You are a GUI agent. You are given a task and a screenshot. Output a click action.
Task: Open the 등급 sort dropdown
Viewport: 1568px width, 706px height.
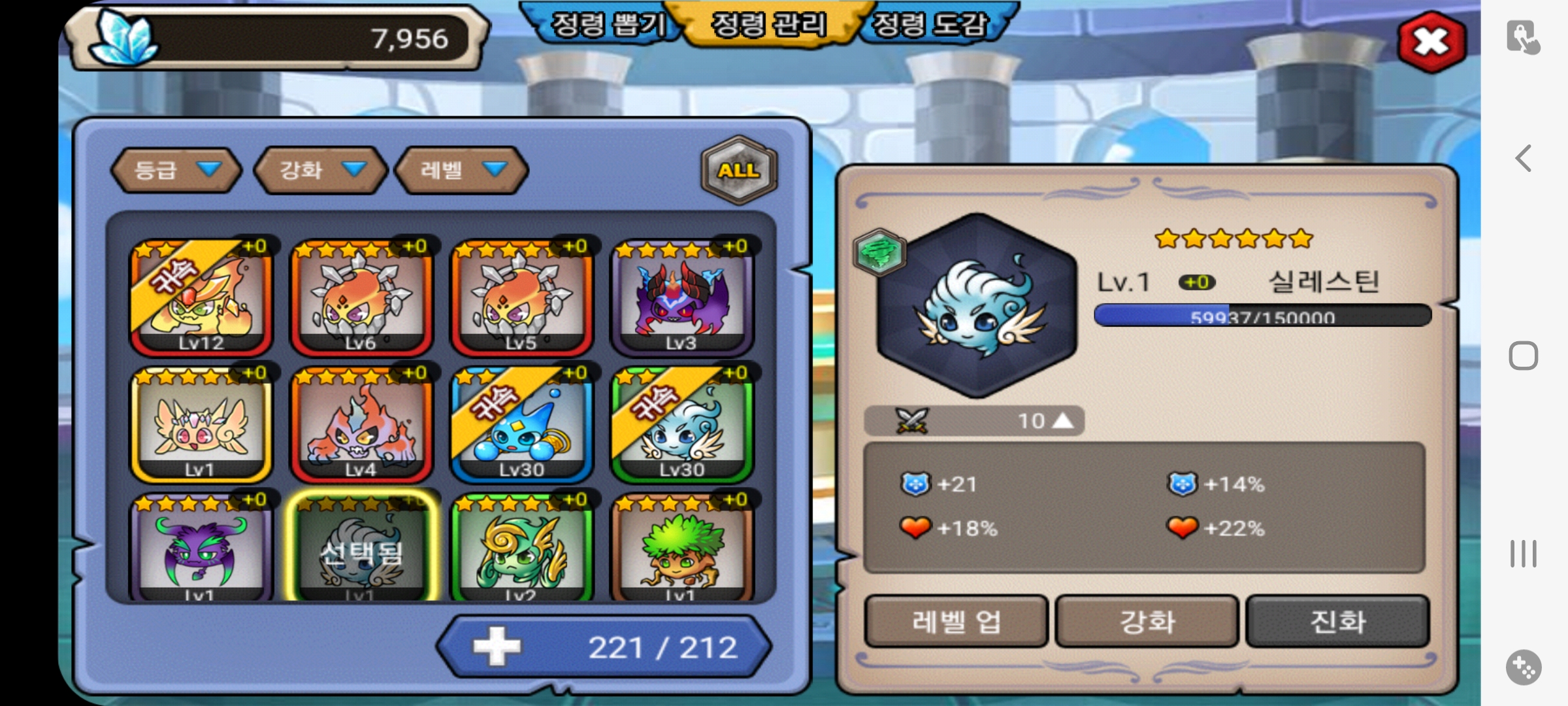pos(176,171)
